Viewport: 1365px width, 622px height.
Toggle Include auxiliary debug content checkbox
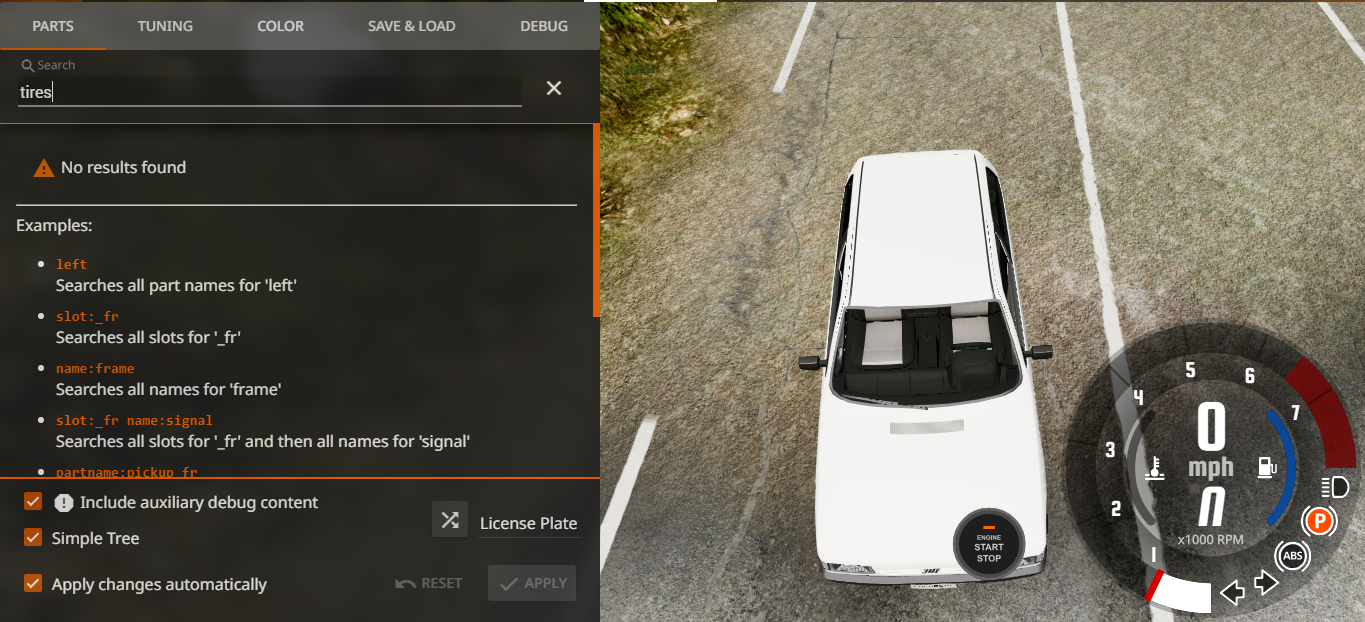(x=33, y=502)
